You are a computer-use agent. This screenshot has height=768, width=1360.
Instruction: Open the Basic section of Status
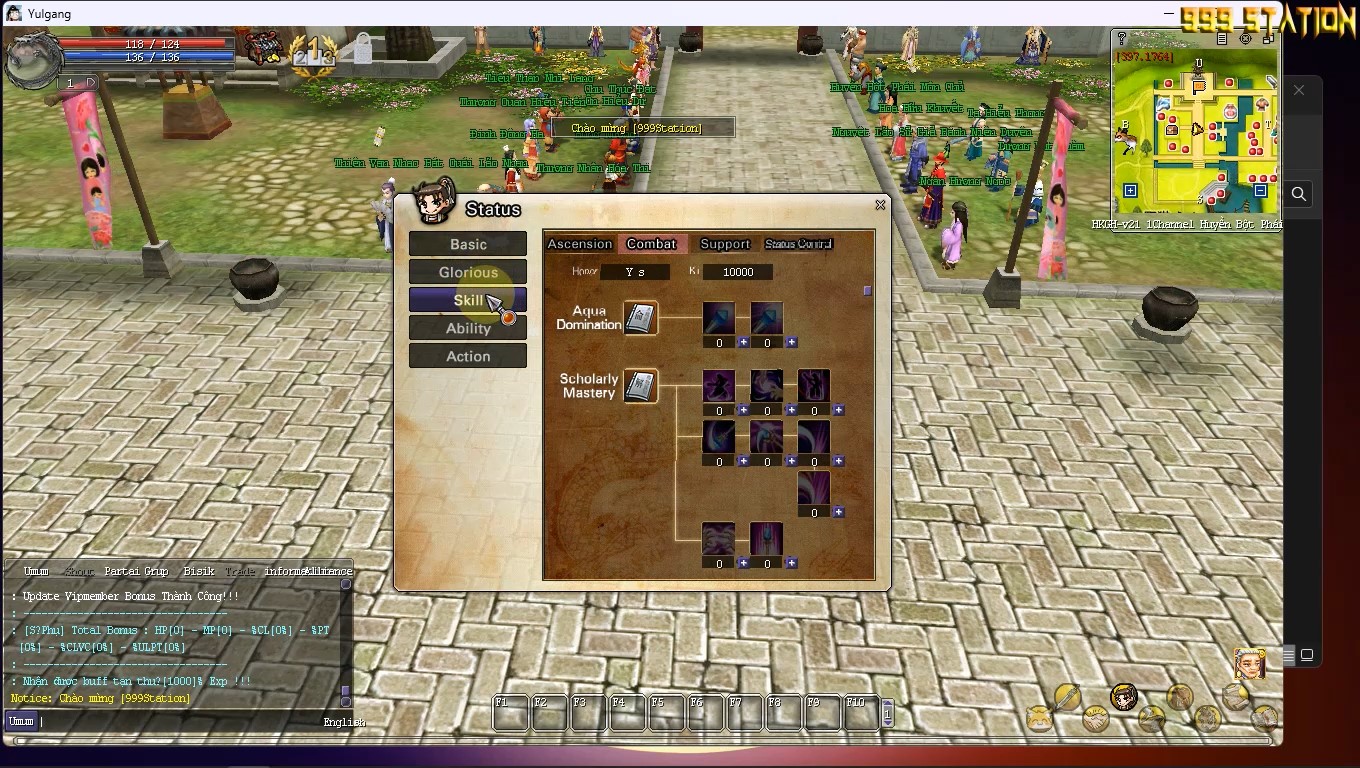(x=467, y=244)
